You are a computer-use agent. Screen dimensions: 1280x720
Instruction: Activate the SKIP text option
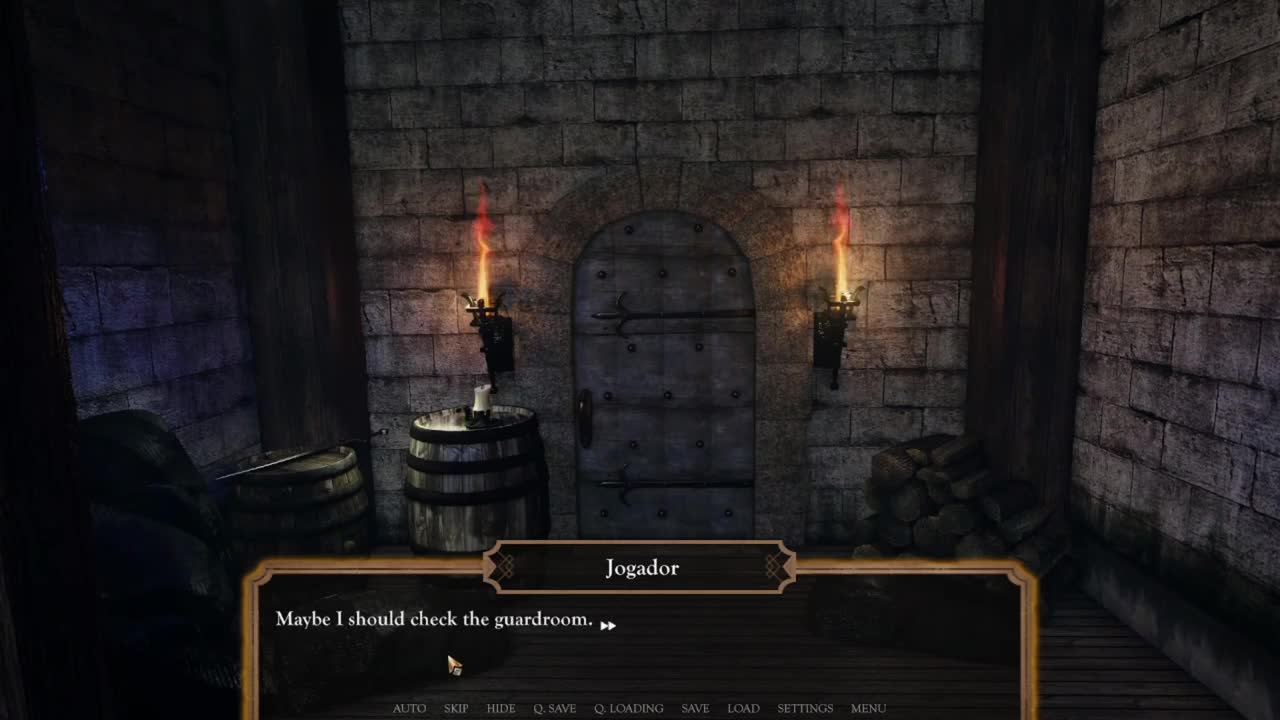pos(456,708)
